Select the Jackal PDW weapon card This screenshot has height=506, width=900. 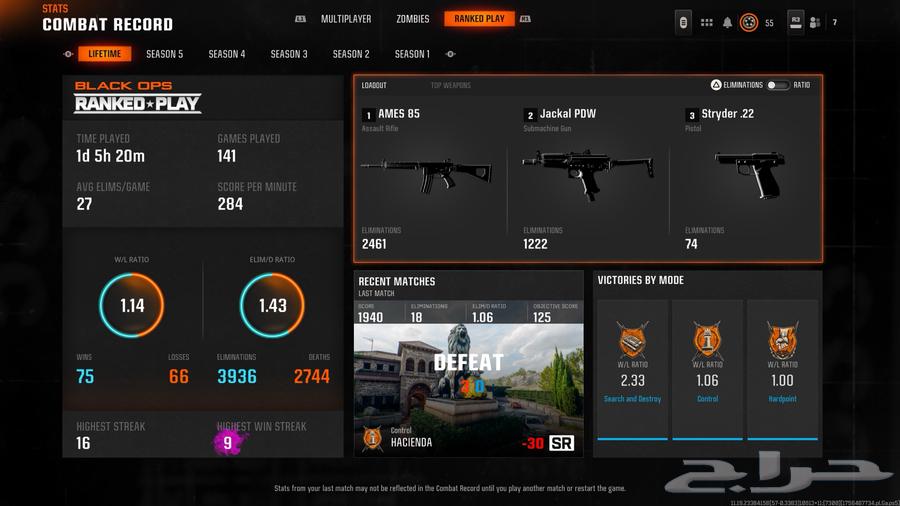click(588, 175)
